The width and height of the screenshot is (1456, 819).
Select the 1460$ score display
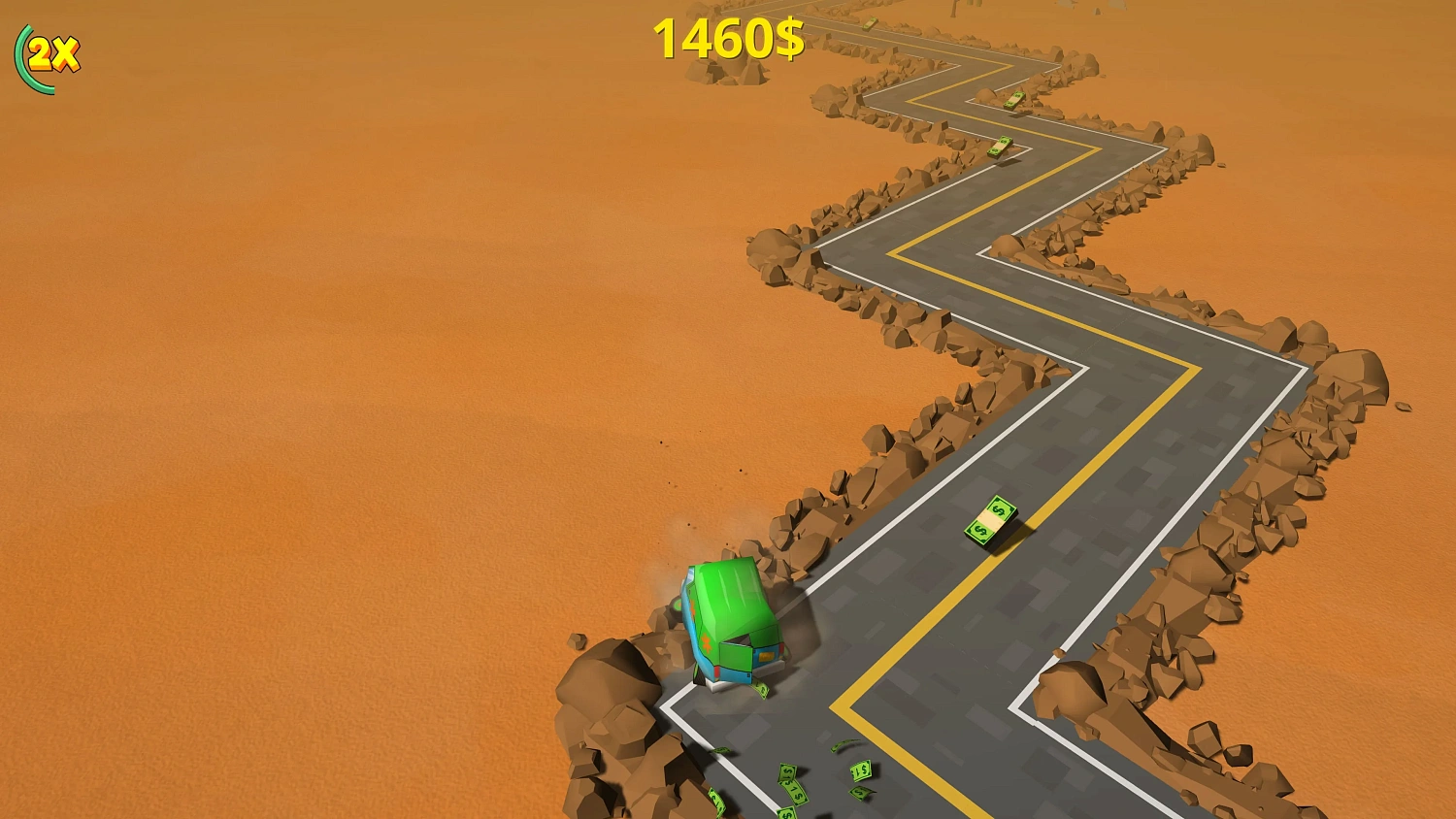pos(727,41)
